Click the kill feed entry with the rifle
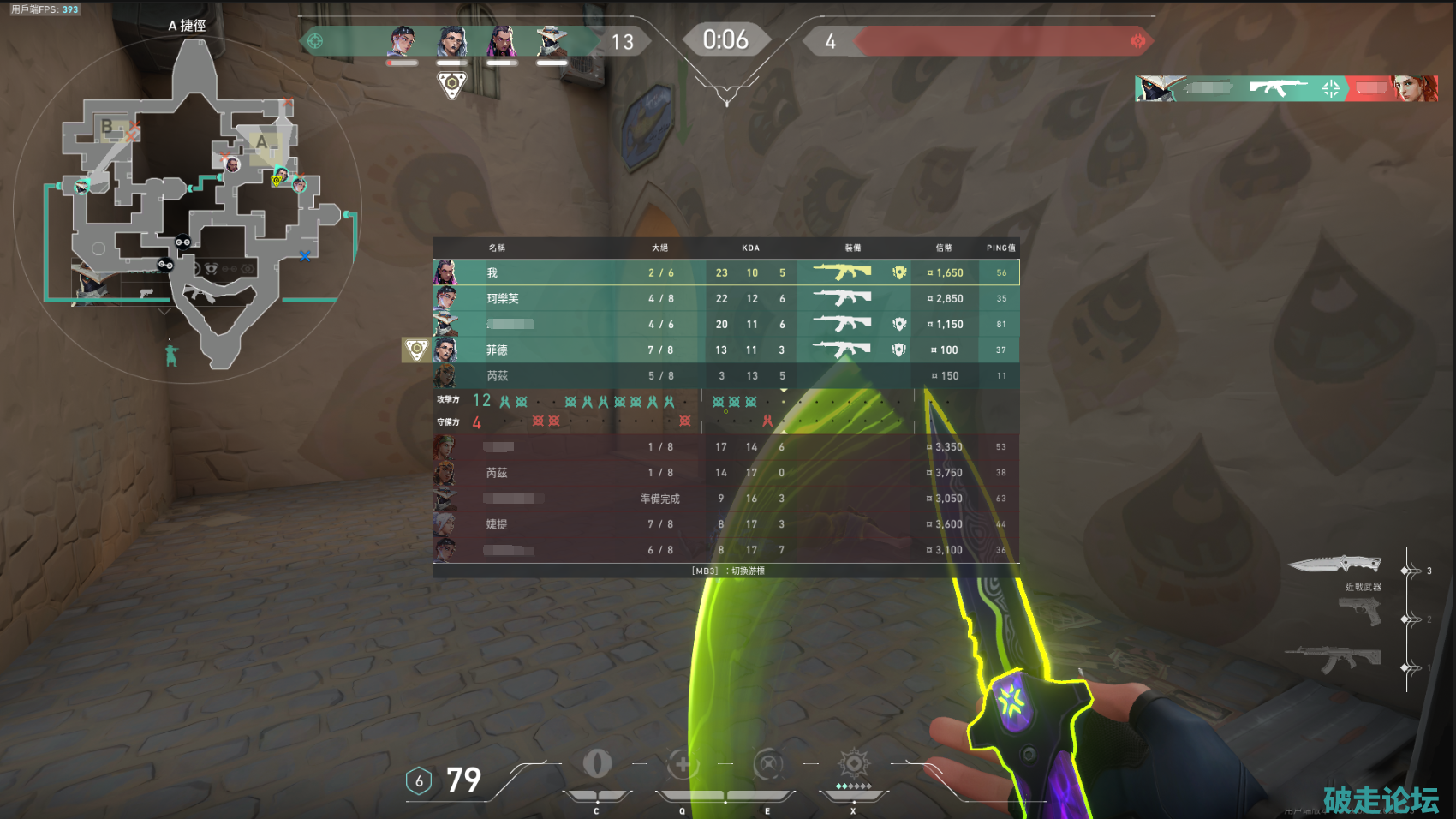The image size is (1456, 819). (1286, 87)
